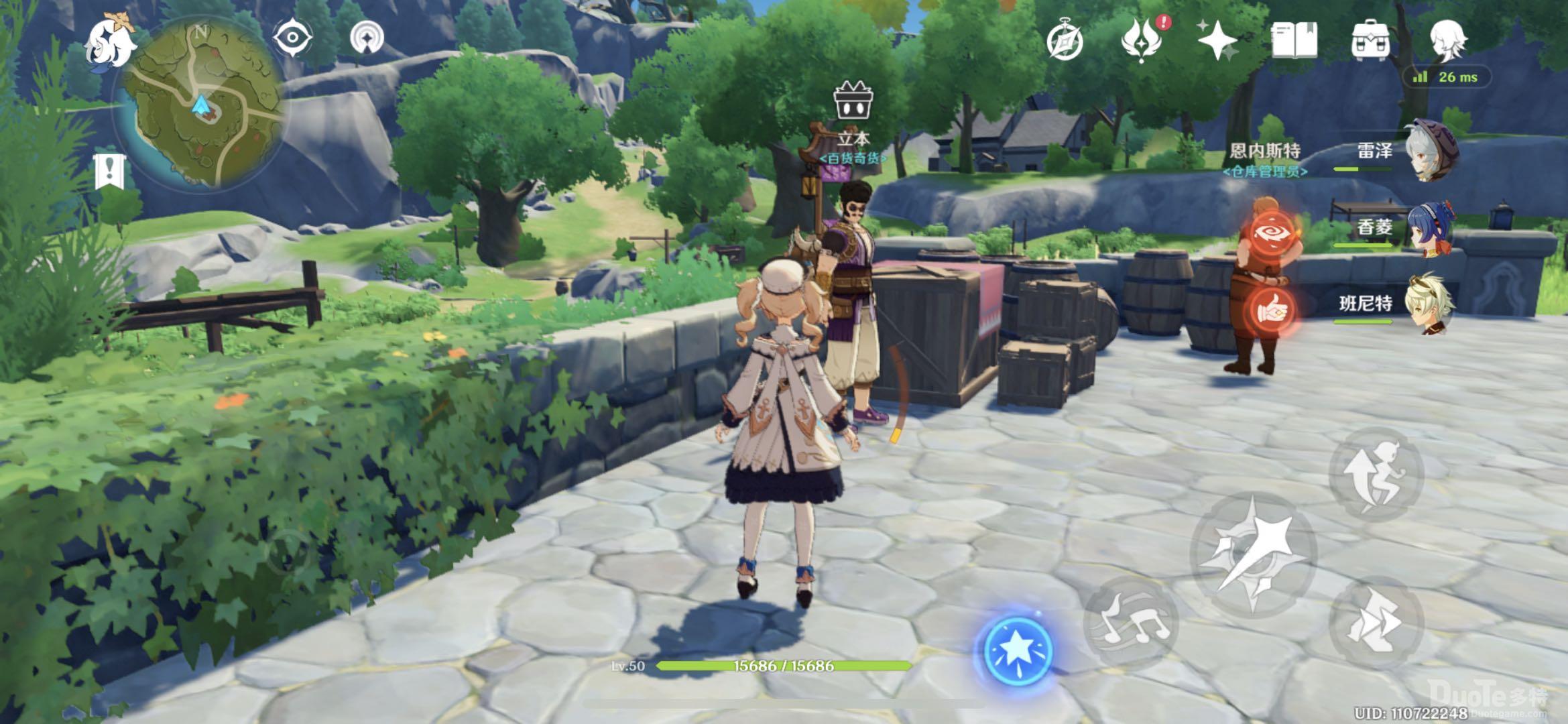The width and height of the screenshot is (1568, 724).
Task: Open the Character screen head icon
Action: (x=1448, y=40)
